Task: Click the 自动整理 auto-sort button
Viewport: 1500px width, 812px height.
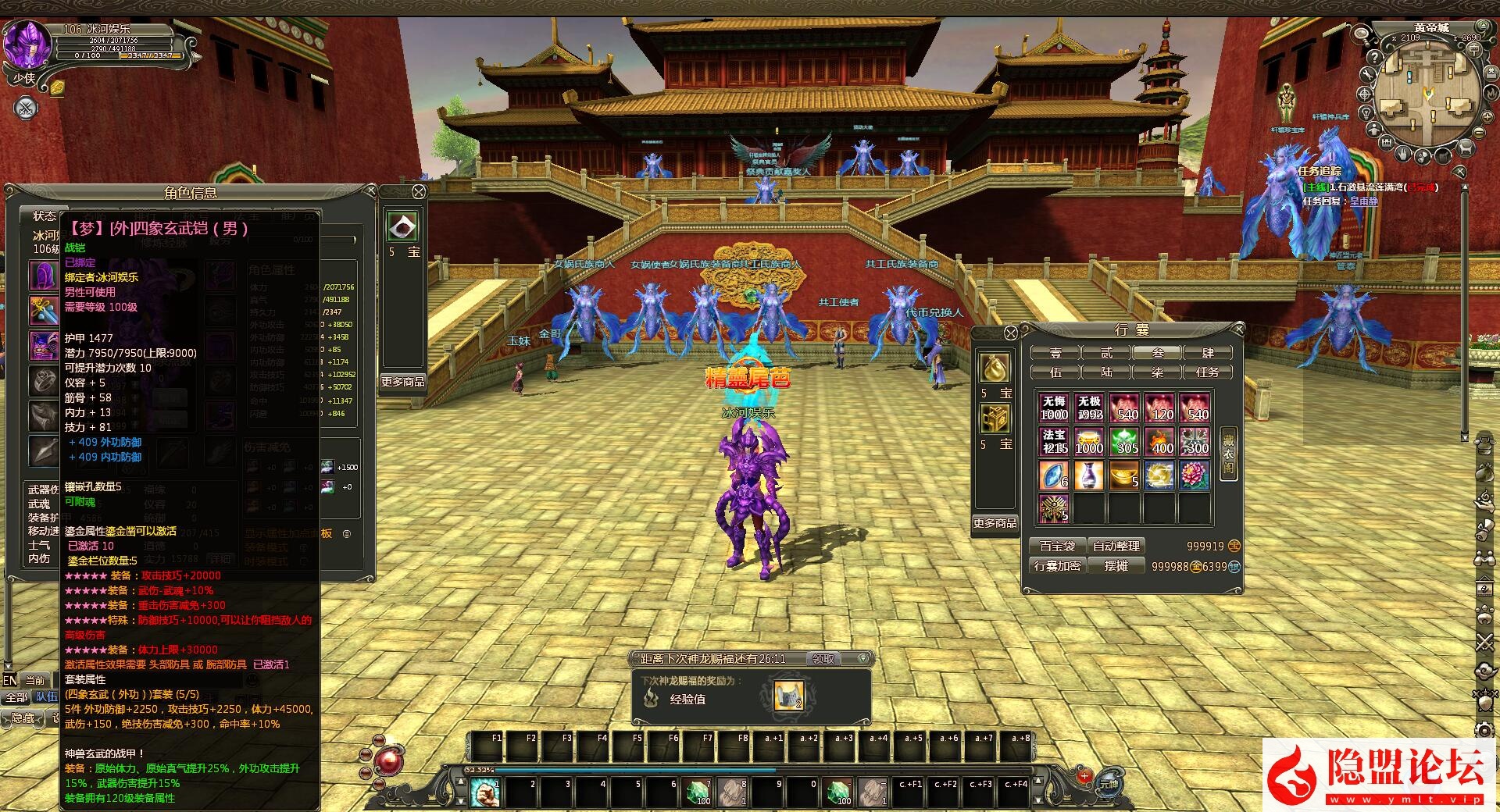Action: (x=1116, y=547)
